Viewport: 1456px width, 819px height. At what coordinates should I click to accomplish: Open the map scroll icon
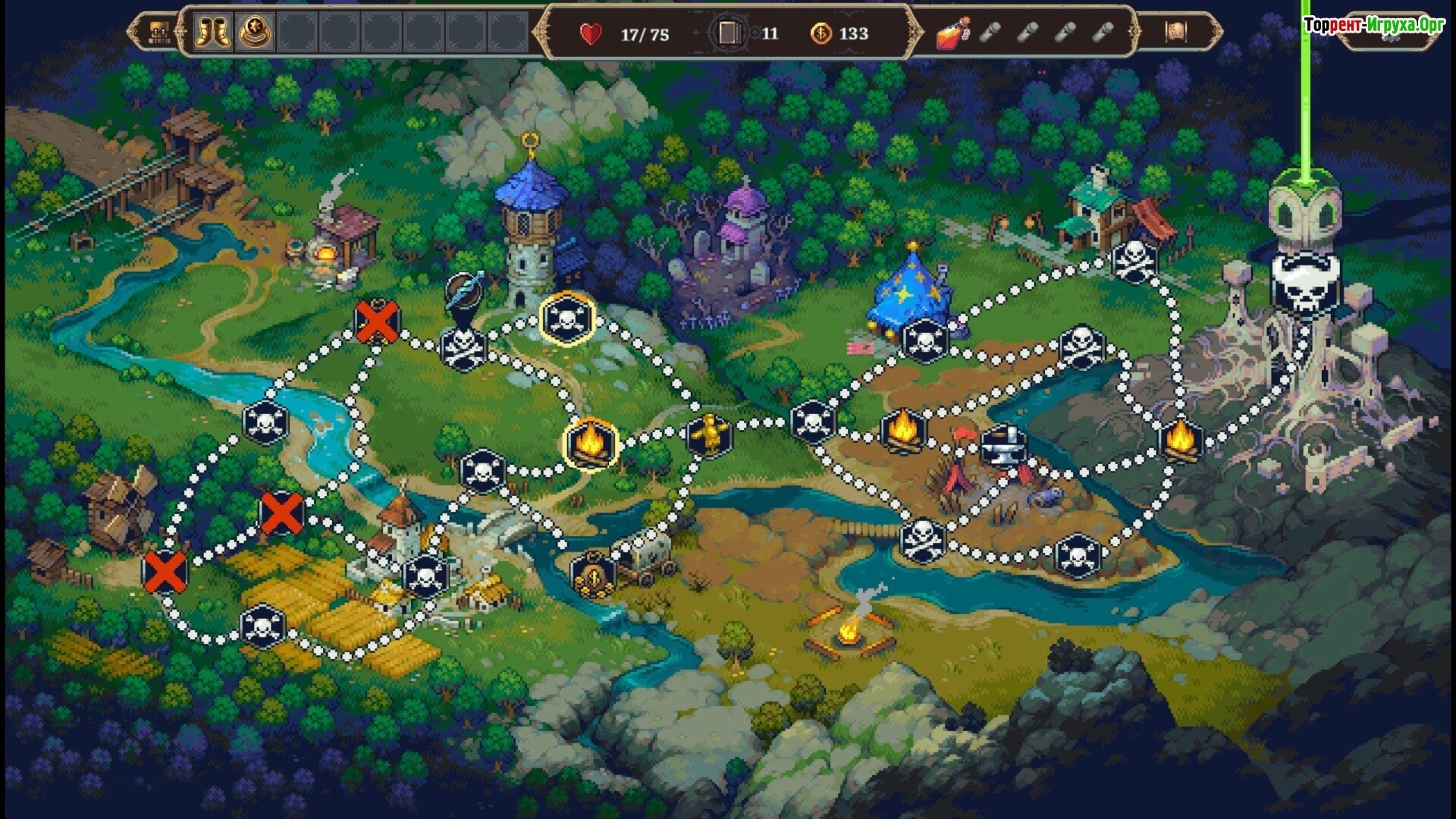tap(1175, 32)
